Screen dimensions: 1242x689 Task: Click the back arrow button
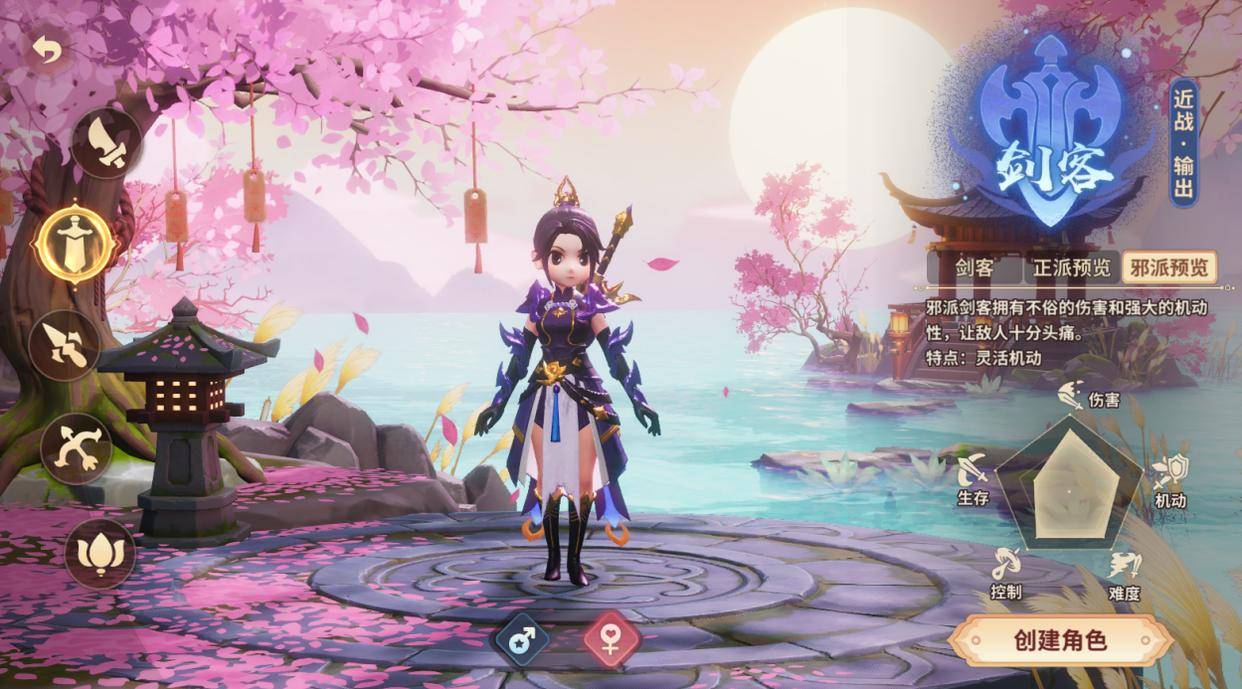[x=46, y=49]
